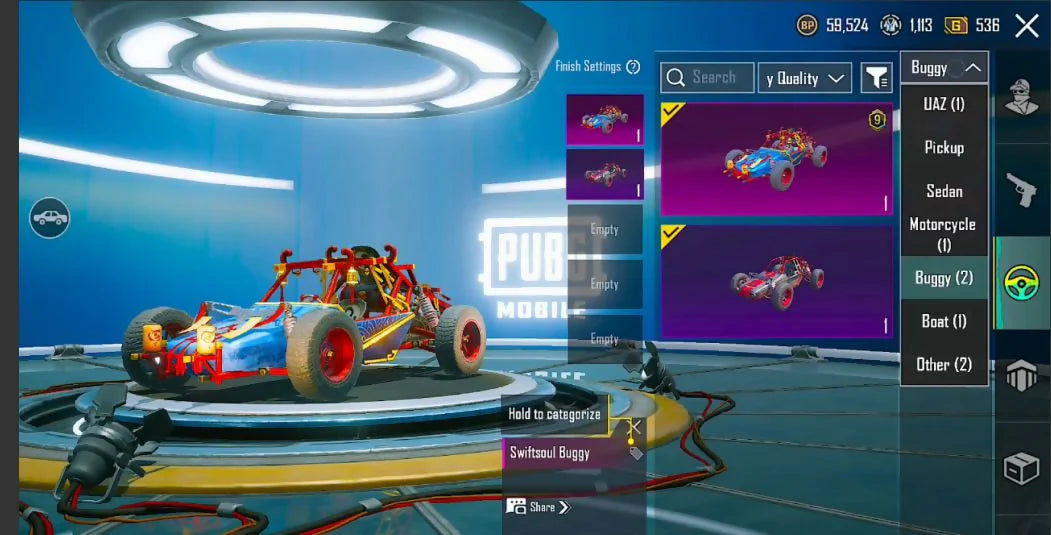Dismiss the Hold to categorize tooltip
The image size is (1051, 535).
click(x=633, y=427)
